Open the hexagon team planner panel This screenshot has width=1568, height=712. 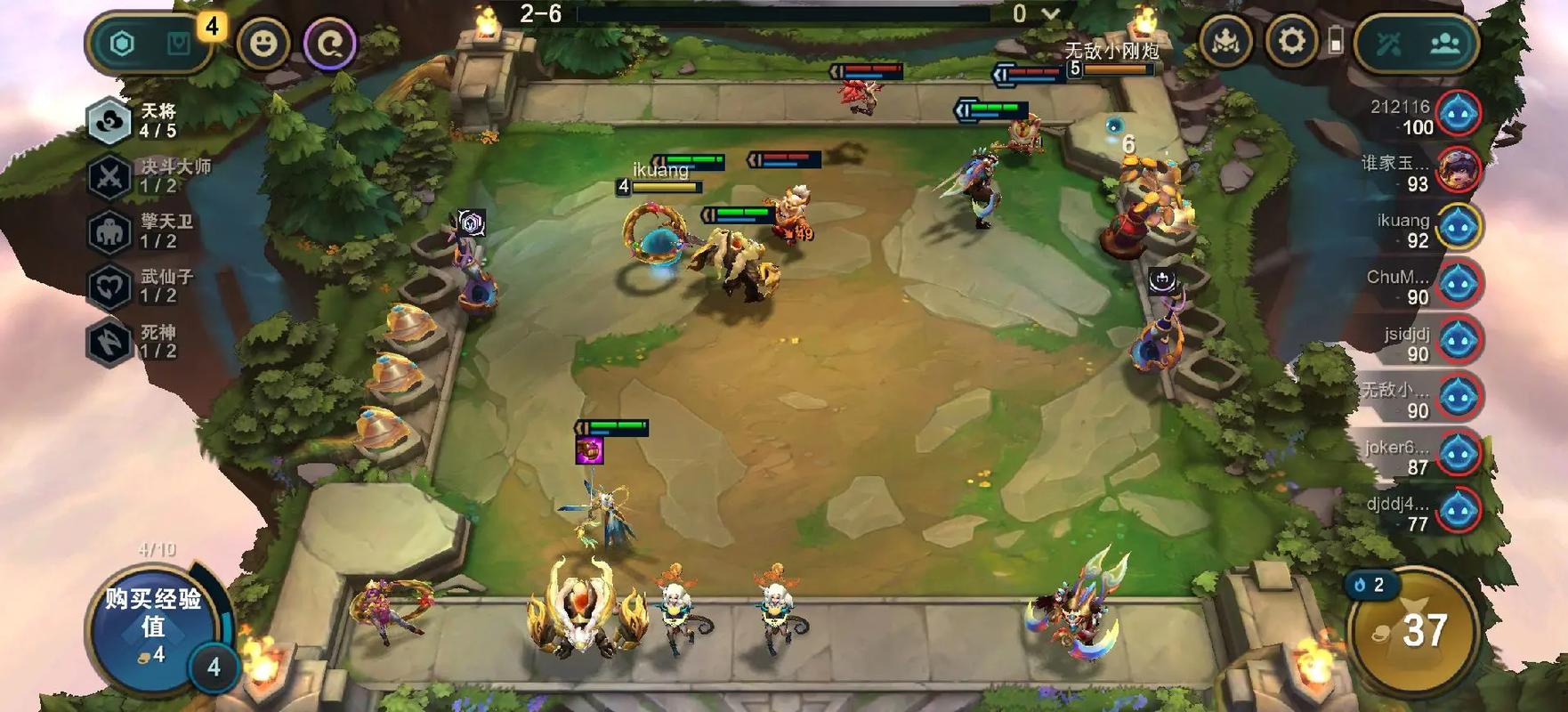point(123,43)
